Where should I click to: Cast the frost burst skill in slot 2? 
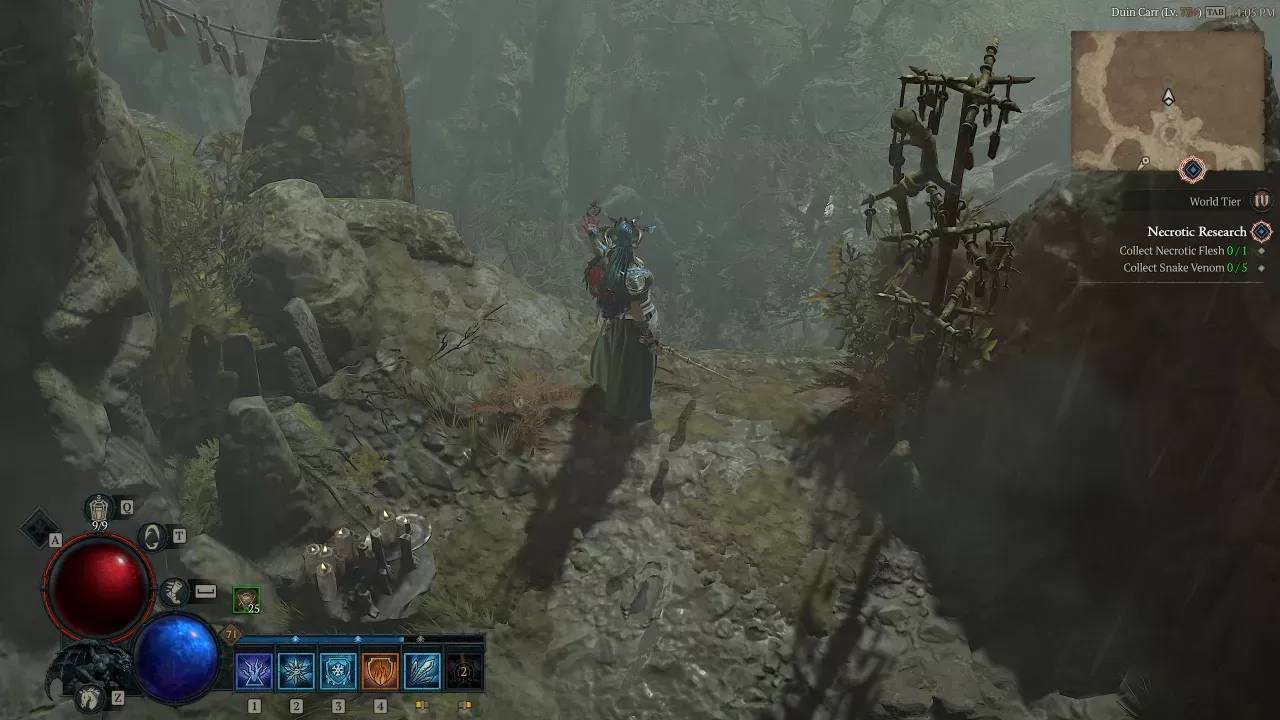coord(296,671)
